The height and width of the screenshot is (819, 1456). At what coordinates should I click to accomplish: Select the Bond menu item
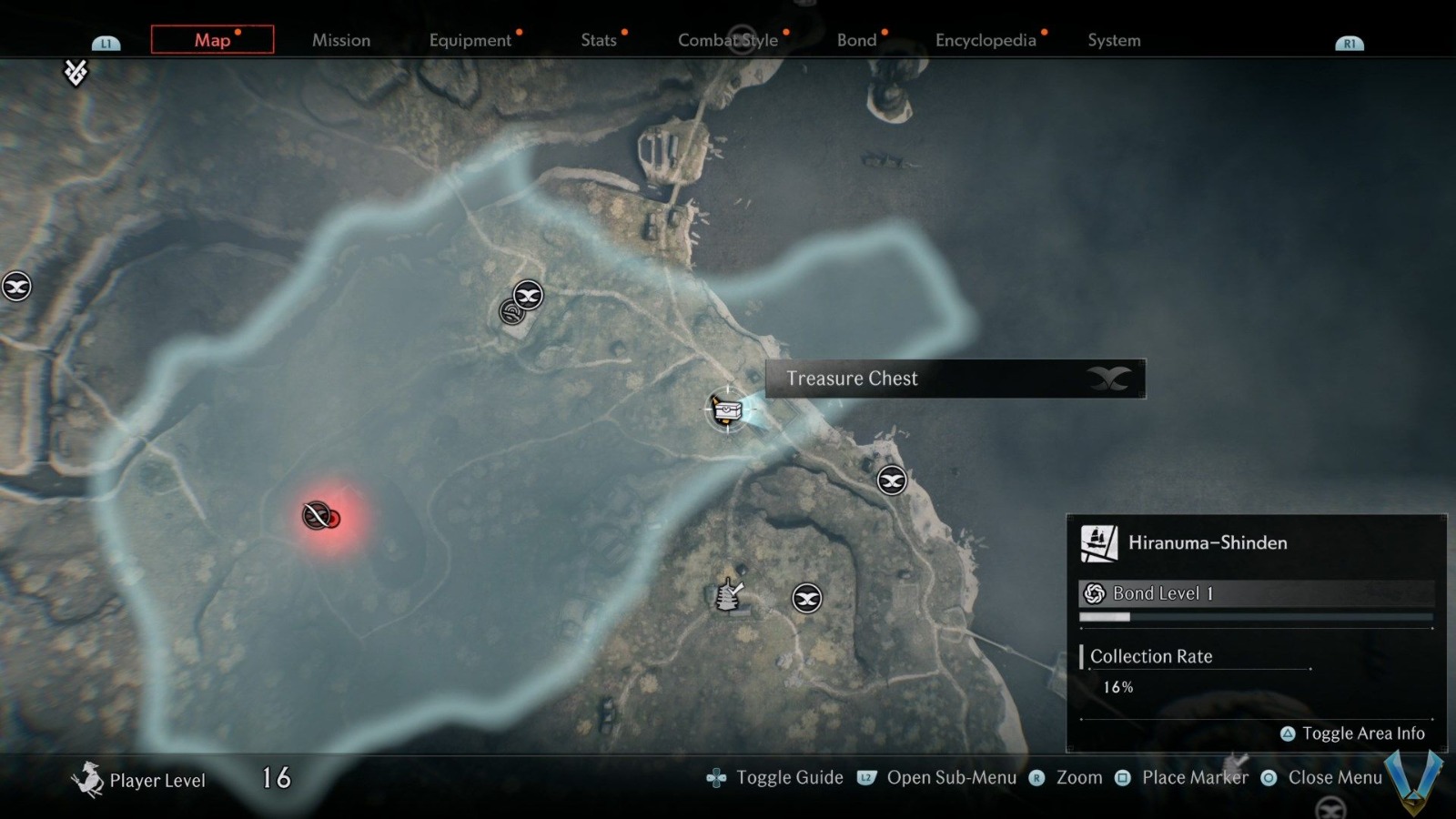(x=856, y=40)
